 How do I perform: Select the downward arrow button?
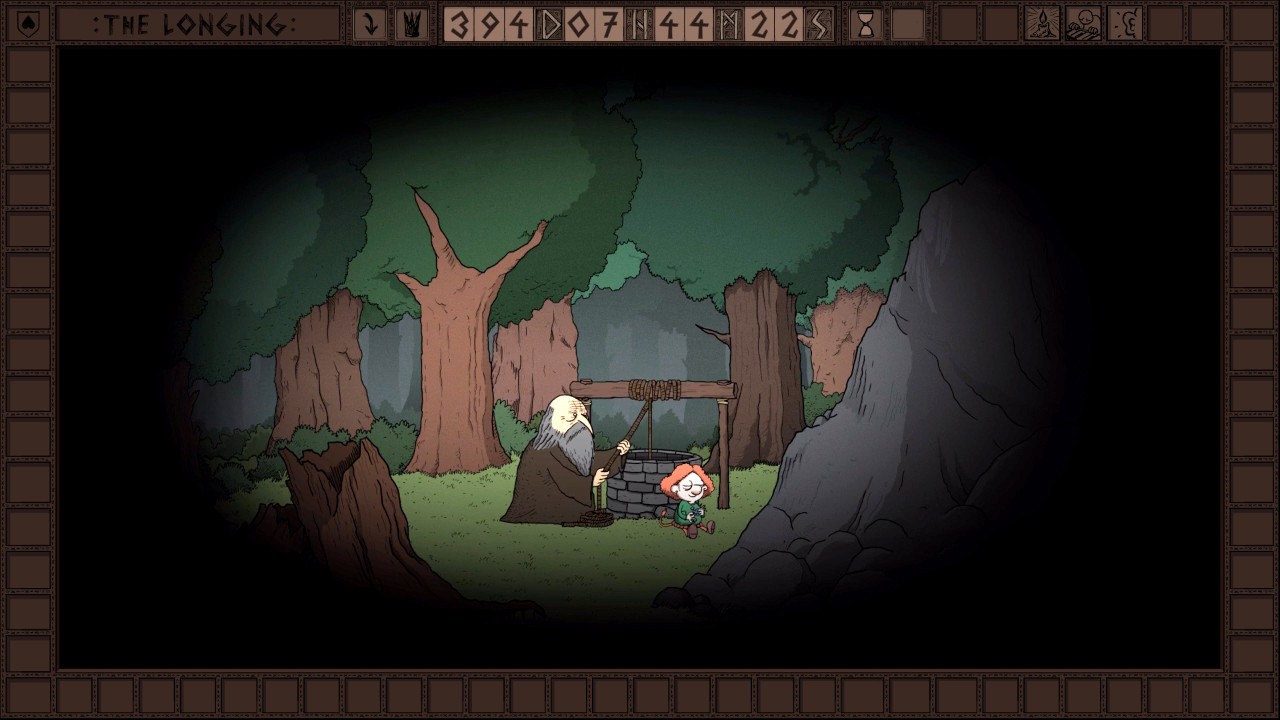pos(370,24)
